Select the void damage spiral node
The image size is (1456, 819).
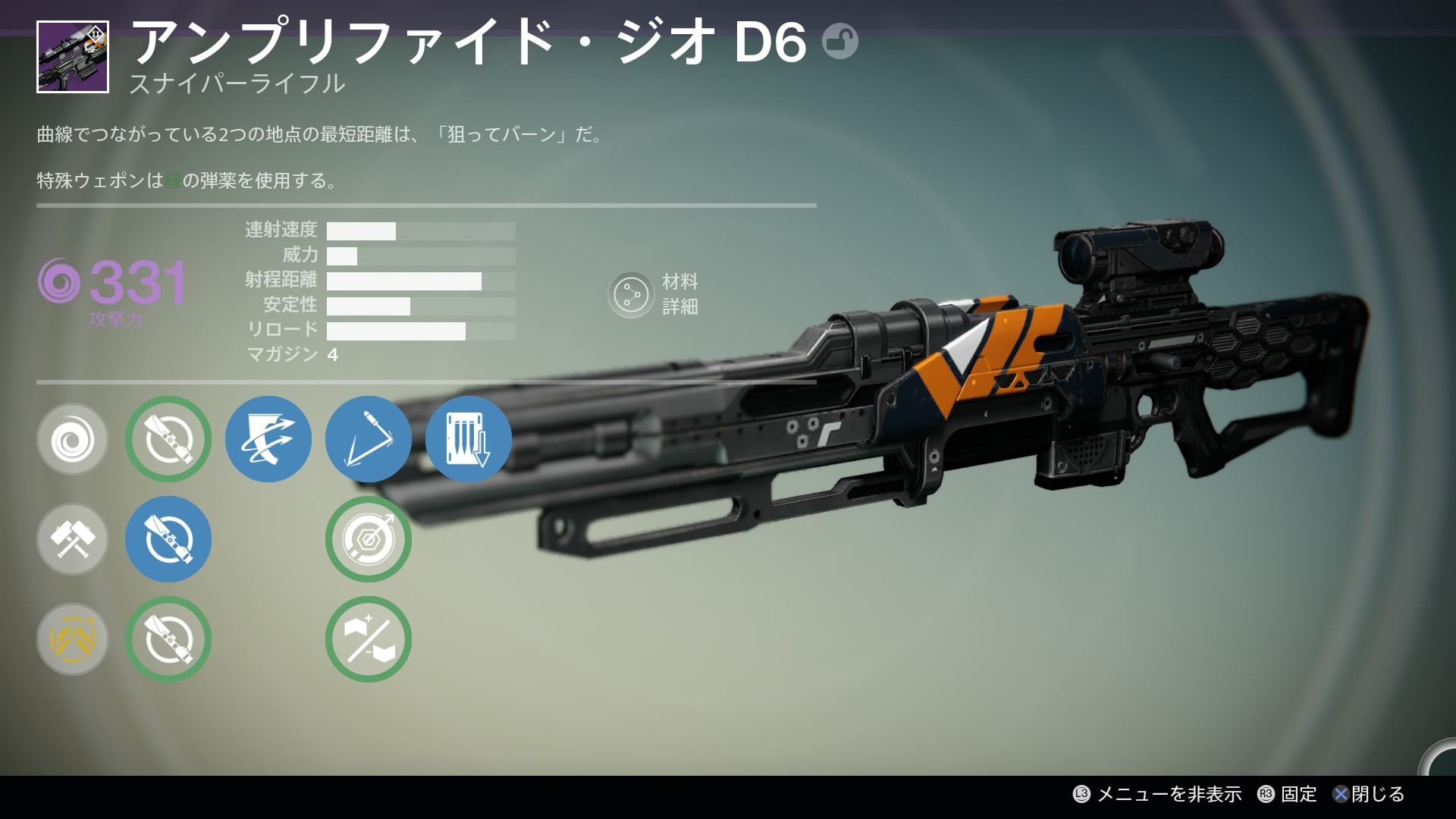click(73, 439)
